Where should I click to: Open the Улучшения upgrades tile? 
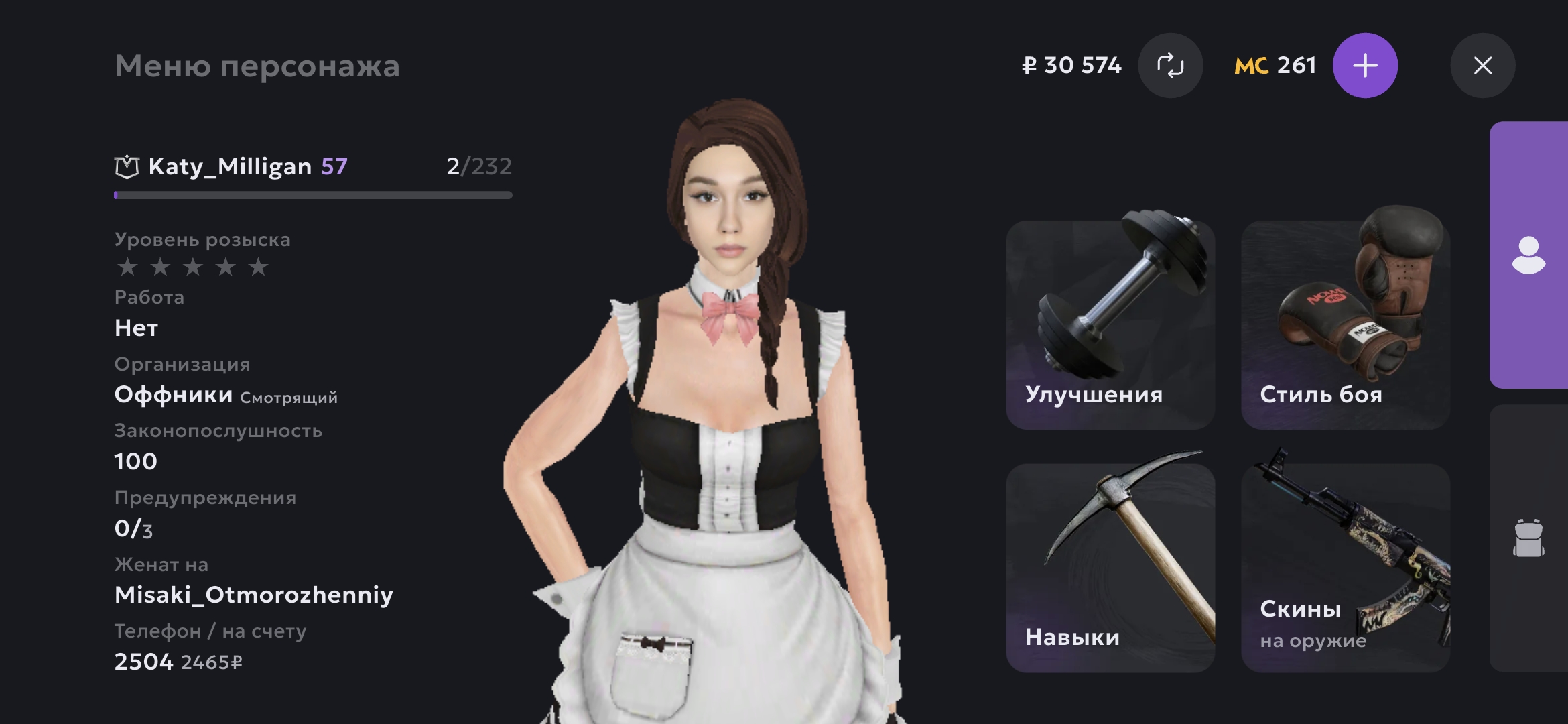click(x=1110, y=325)
